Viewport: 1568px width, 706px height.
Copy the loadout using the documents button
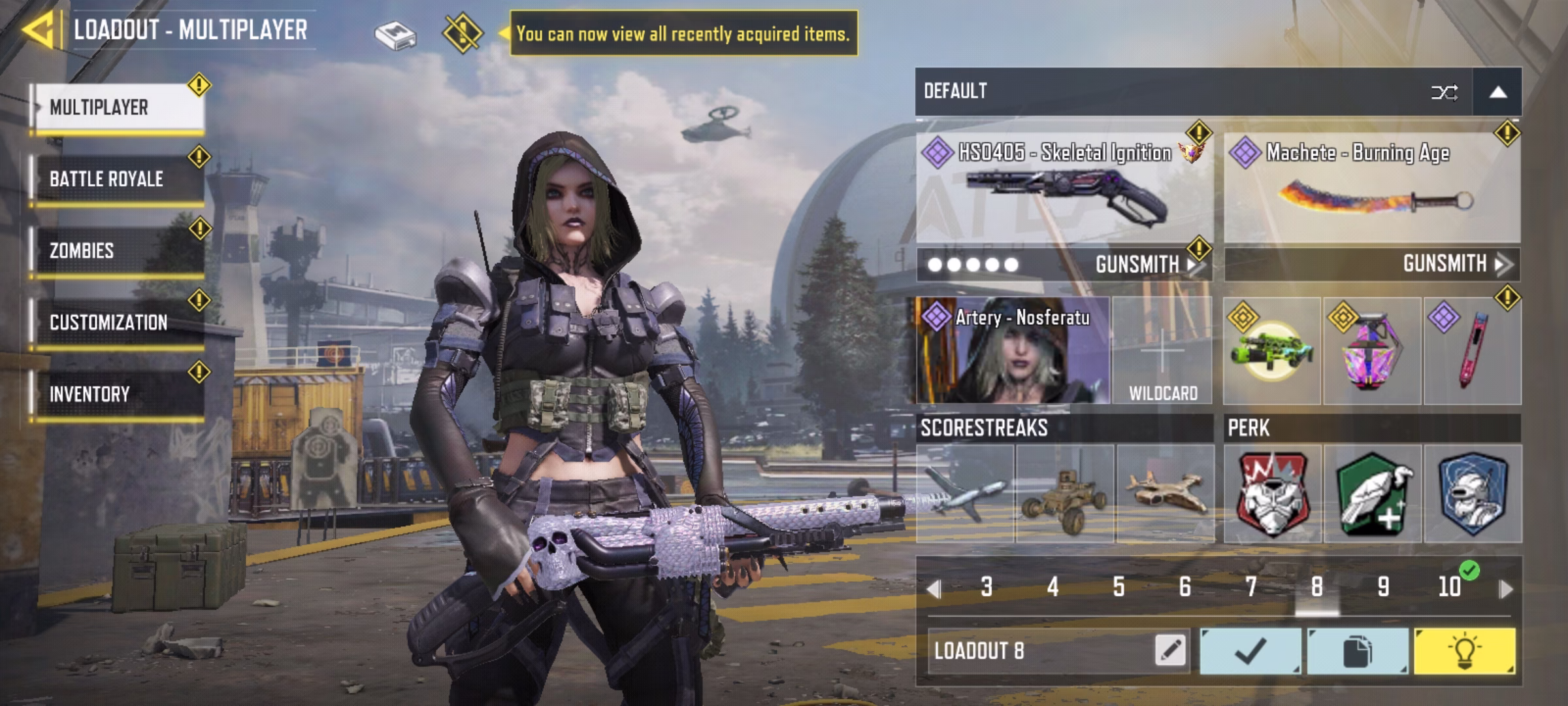[1357, 651]
